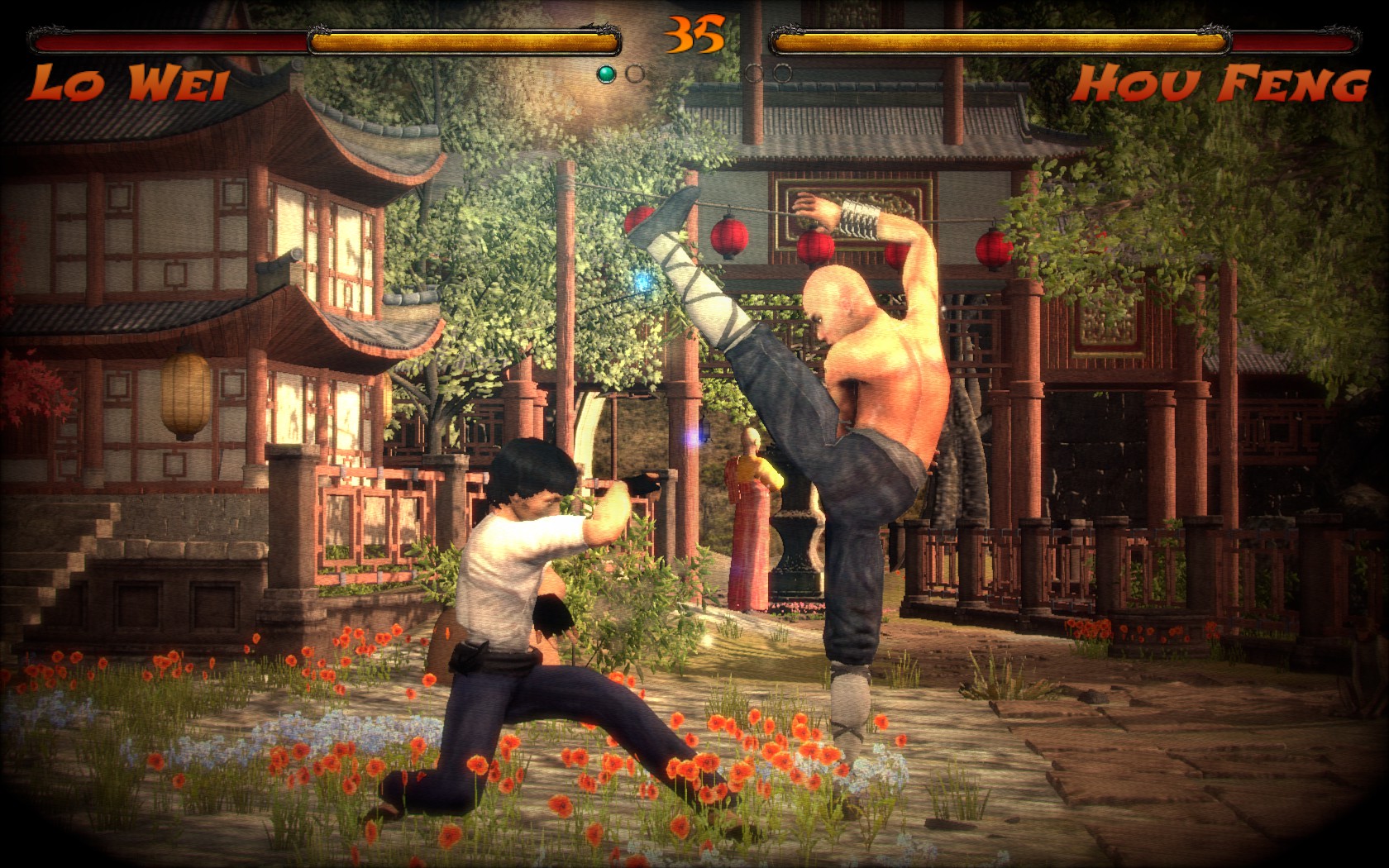
Task: Select the green filled round-win orb
Action: (605, 74)
